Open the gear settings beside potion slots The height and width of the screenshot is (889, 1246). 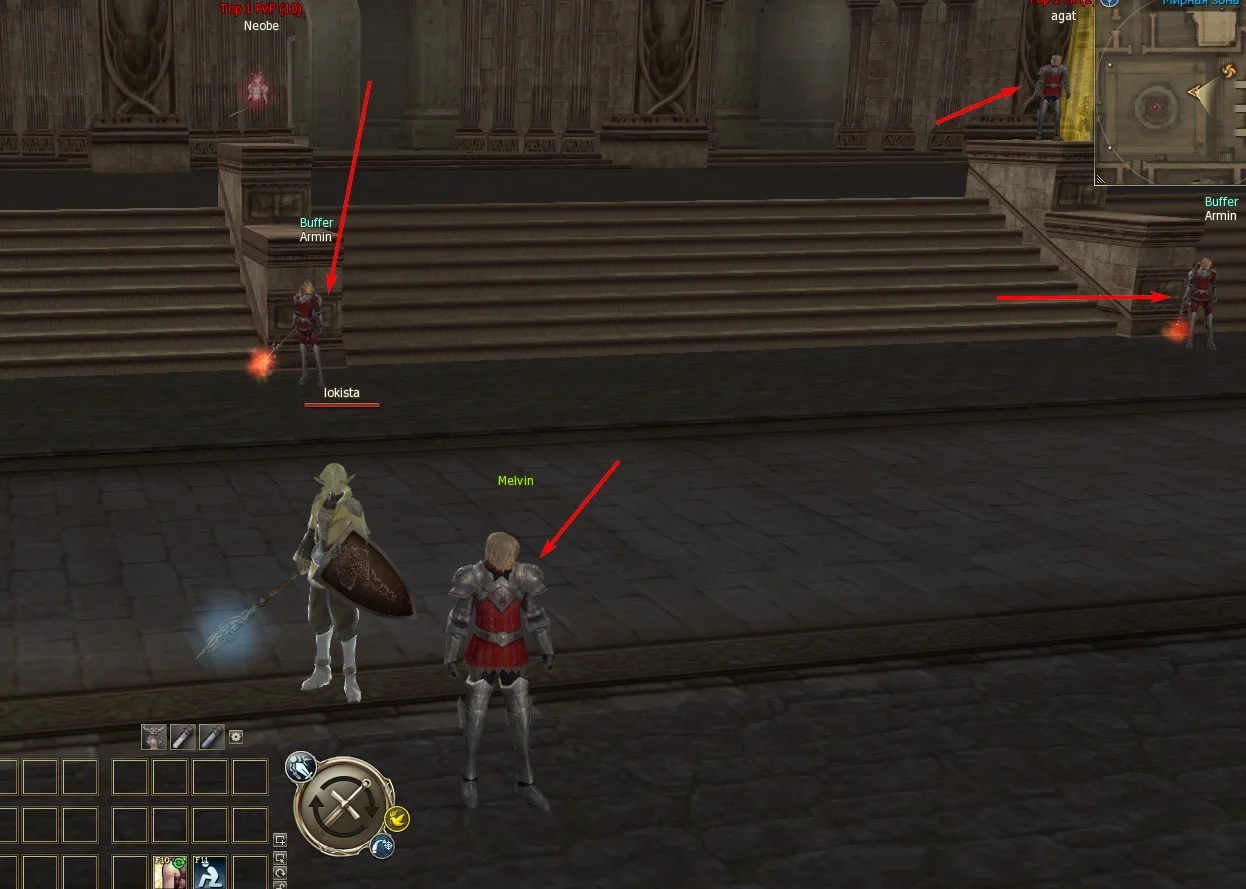point(236,737)
